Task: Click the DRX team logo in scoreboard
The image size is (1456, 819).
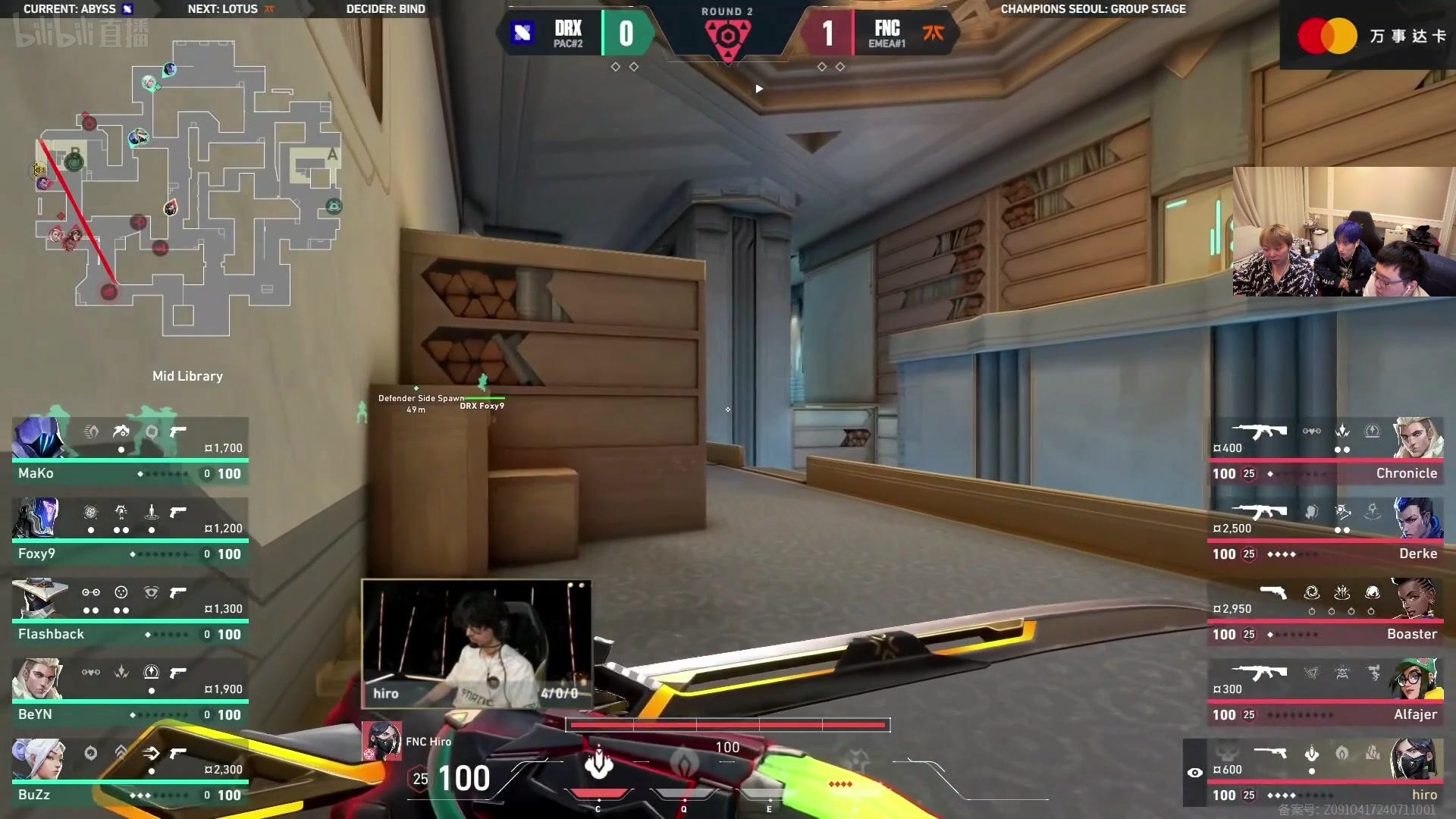Action: pyautogui.click(x=522, y=33)
